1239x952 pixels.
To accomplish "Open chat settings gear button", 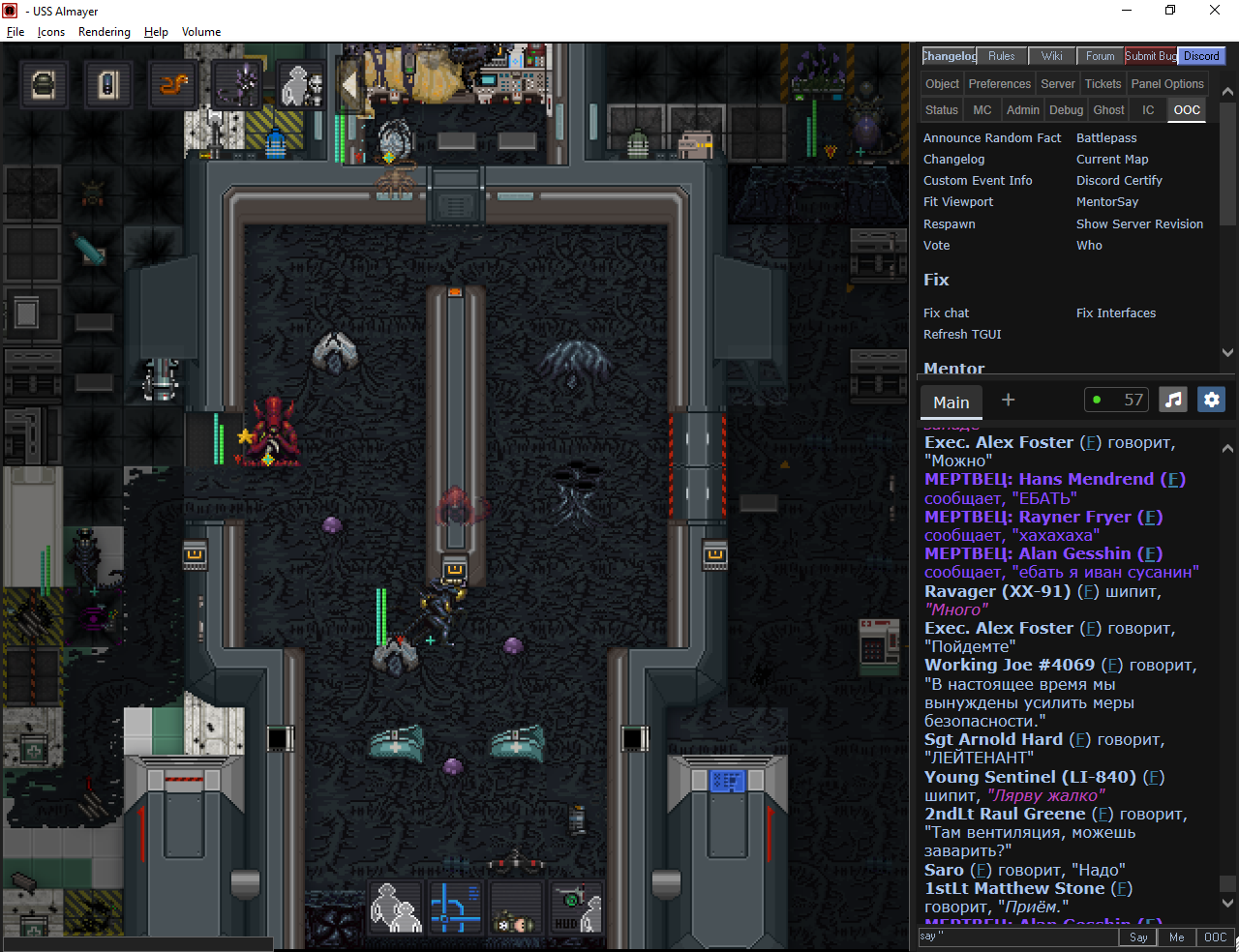I will click(x=1211, y=400).
